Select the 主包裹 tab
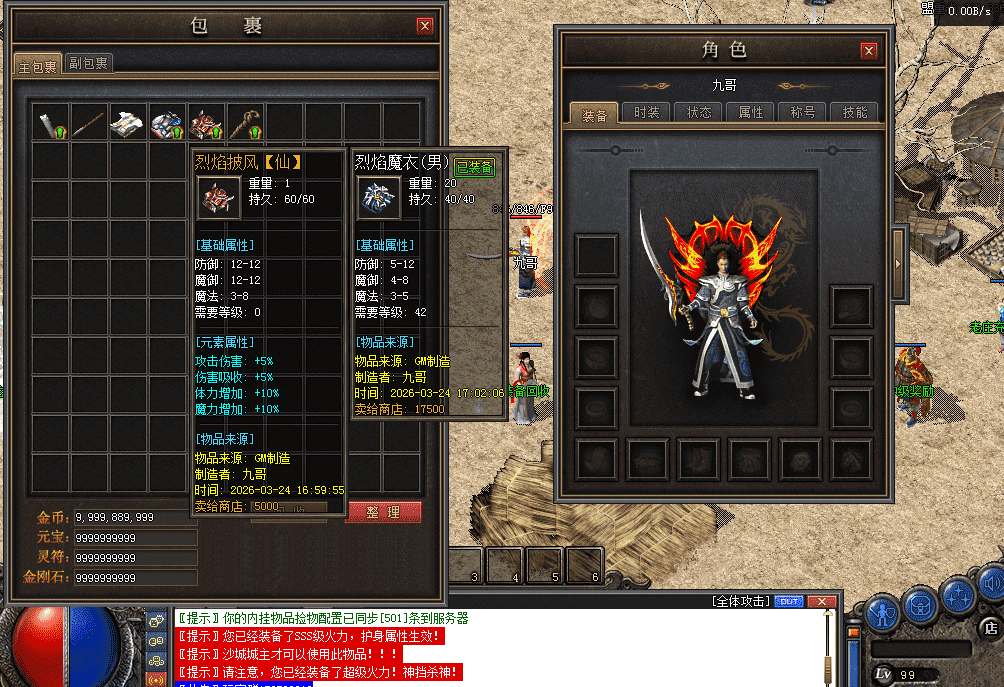This screenshot has height=687, width=1004. click(39, 65)
